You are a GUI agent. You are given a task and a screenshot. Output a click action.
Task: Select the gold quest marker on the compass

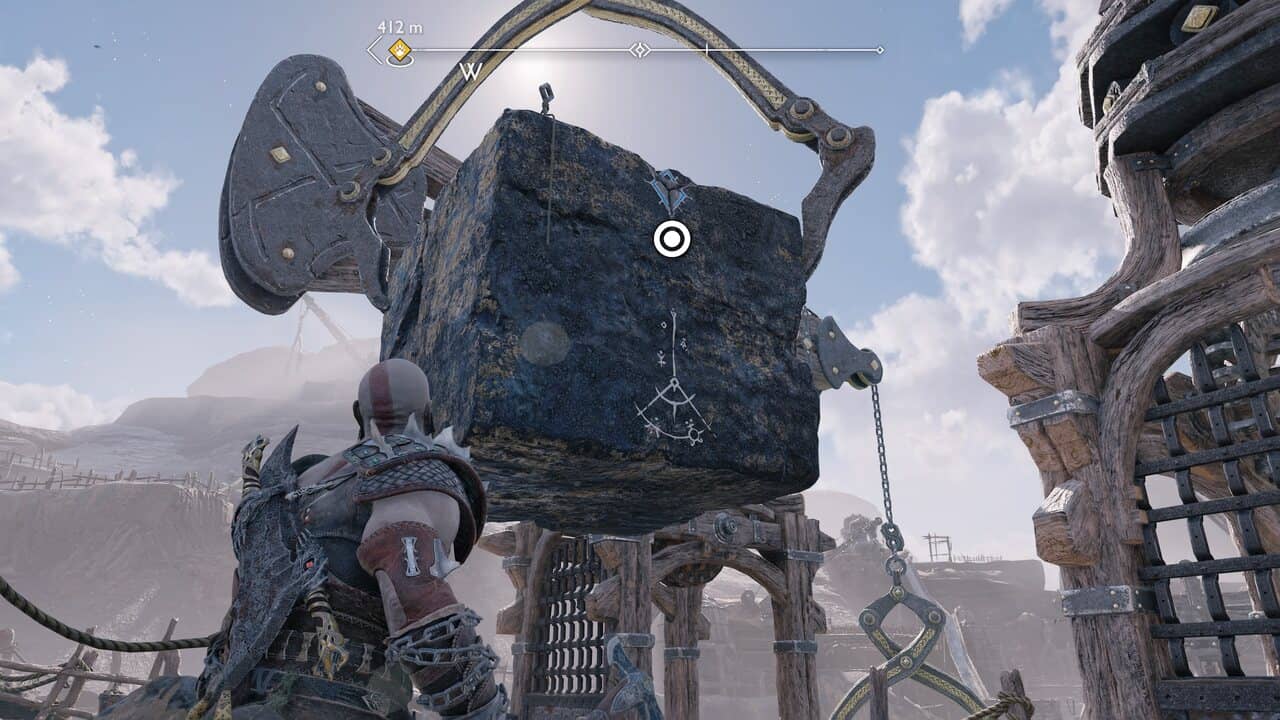click(x=400, y=50)
